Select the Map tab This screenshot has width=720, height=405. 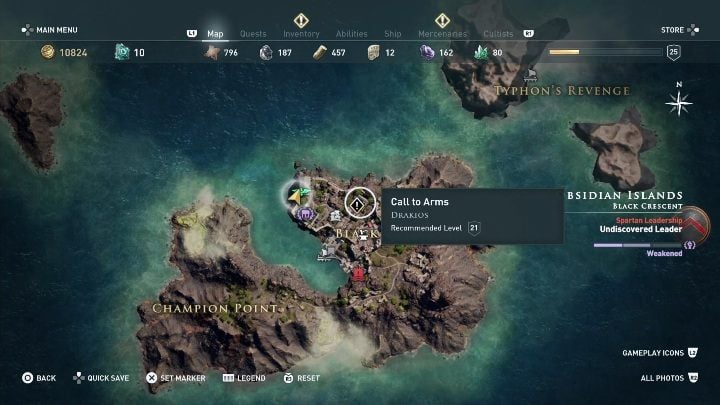[x=215, y=34]
